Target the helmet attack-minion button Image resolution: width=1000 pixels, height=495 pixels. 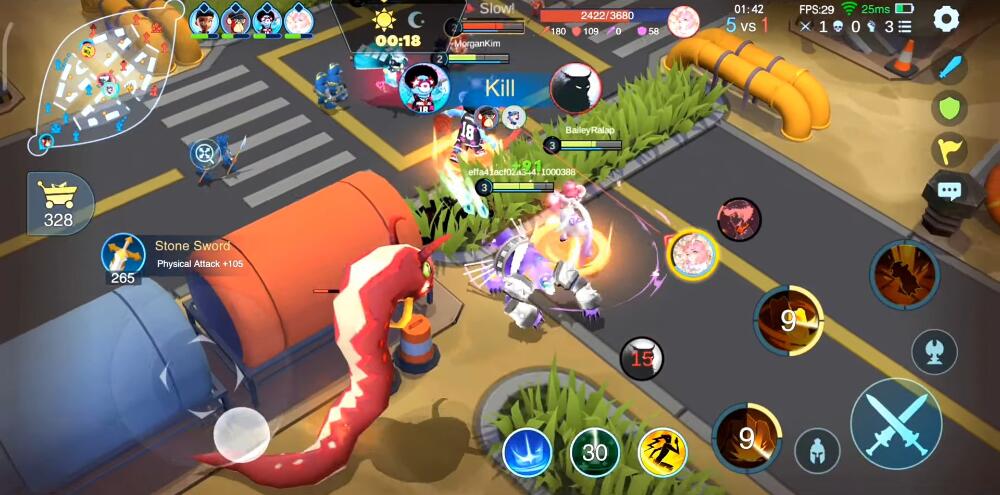coord(817,451)
